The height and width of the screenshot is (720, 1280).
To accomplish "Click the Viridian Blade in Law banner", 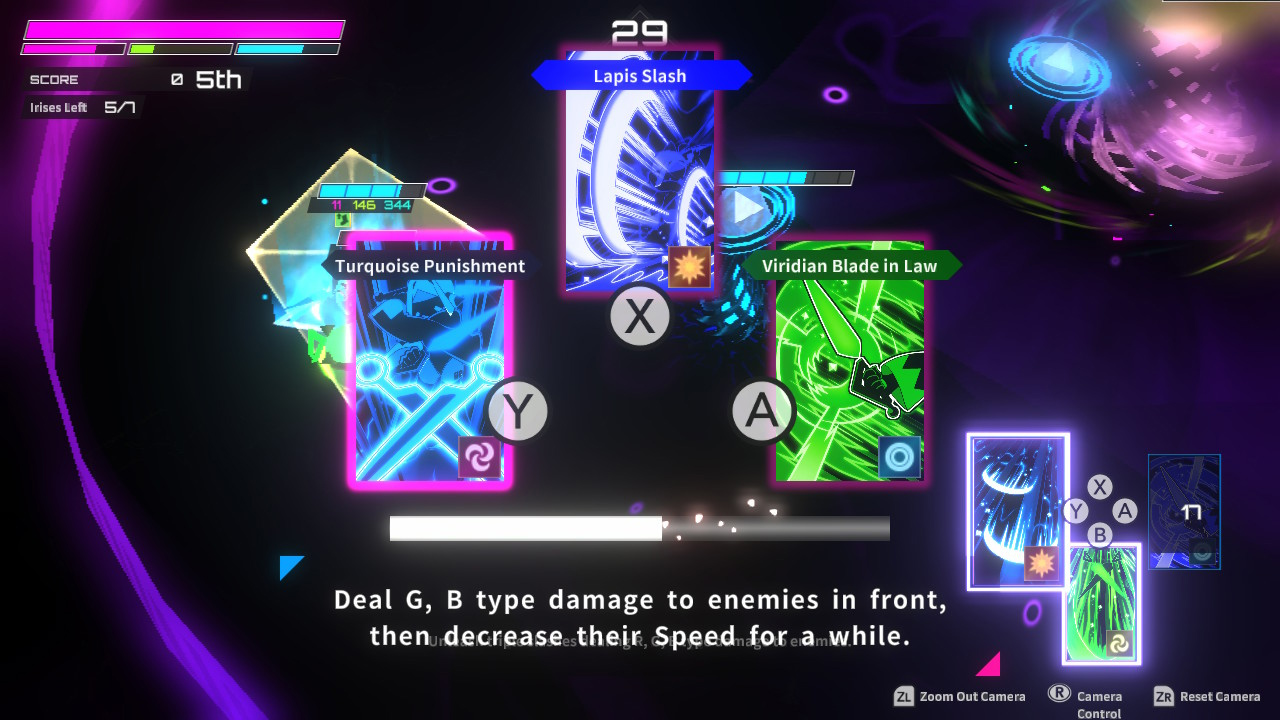I will point(849,266).
